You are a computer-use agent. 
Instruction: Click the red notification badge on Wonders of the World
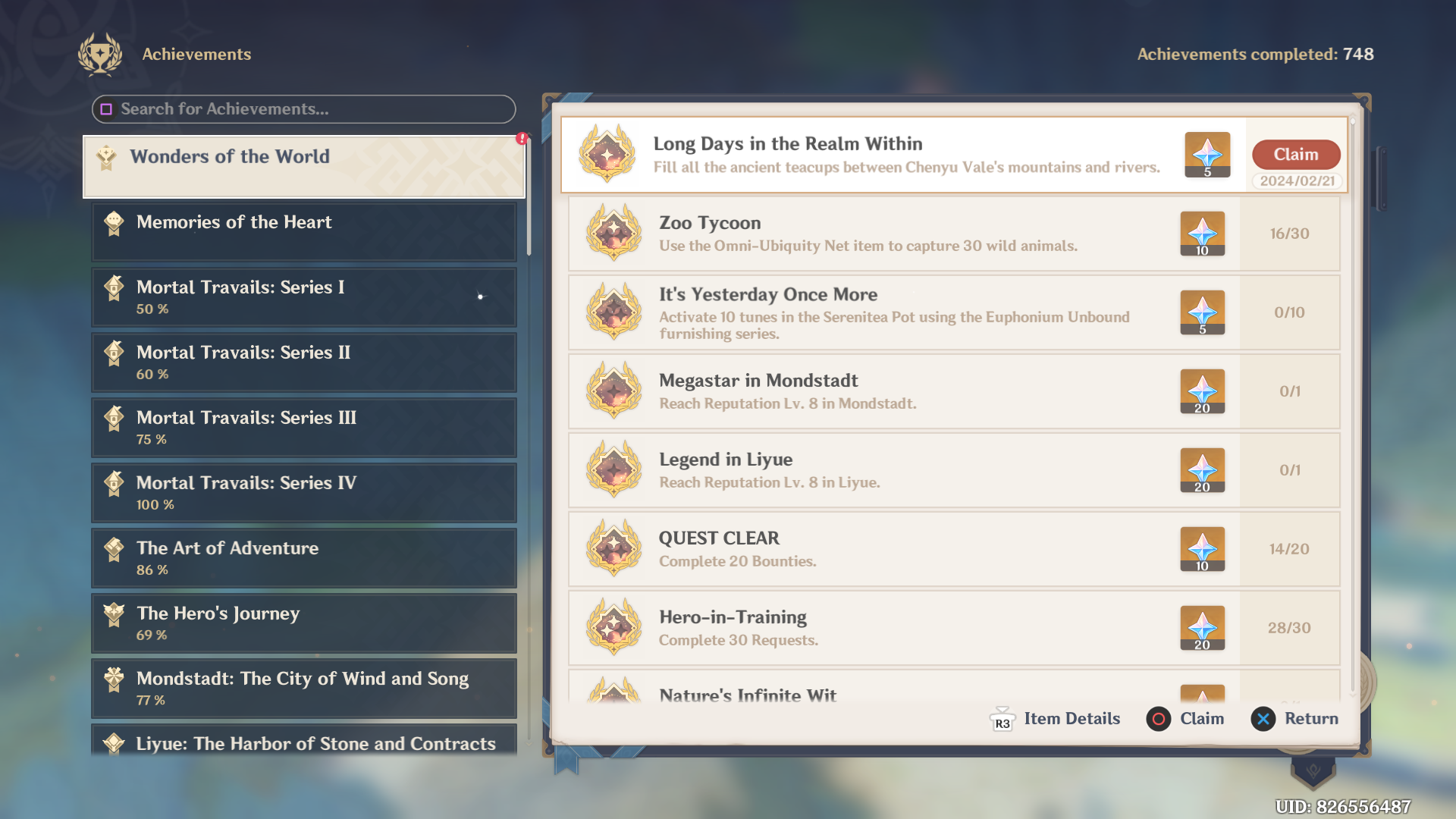(x=521, y=138)
